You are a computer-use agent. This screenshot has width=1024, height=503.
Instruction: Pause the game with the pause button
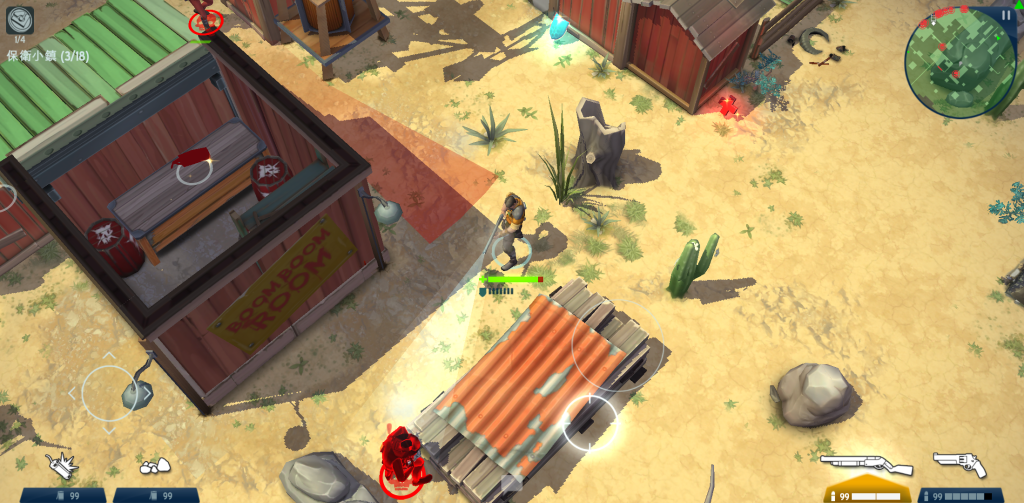1005,15
